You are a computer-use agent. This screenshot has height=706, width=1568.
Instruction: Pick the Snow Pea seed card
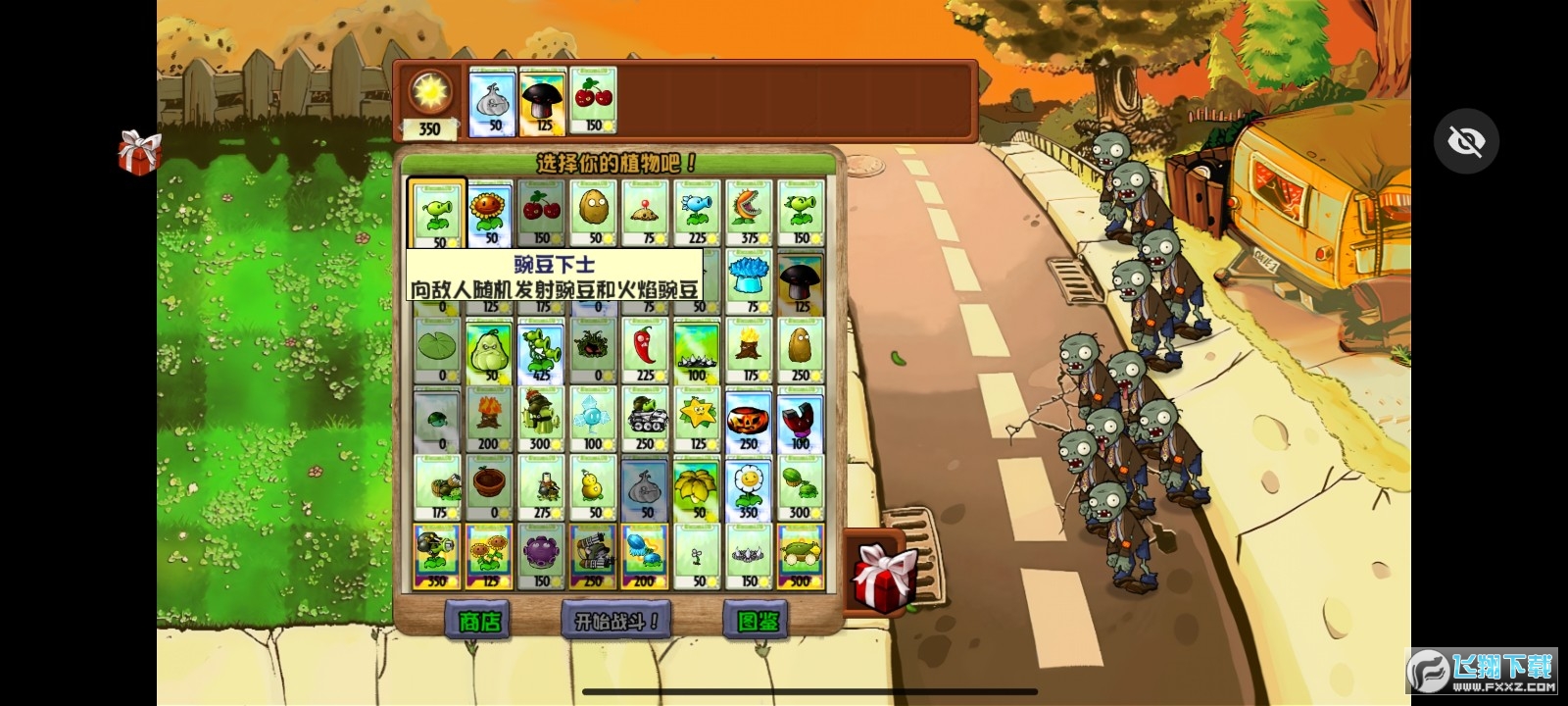pos(697,211)
